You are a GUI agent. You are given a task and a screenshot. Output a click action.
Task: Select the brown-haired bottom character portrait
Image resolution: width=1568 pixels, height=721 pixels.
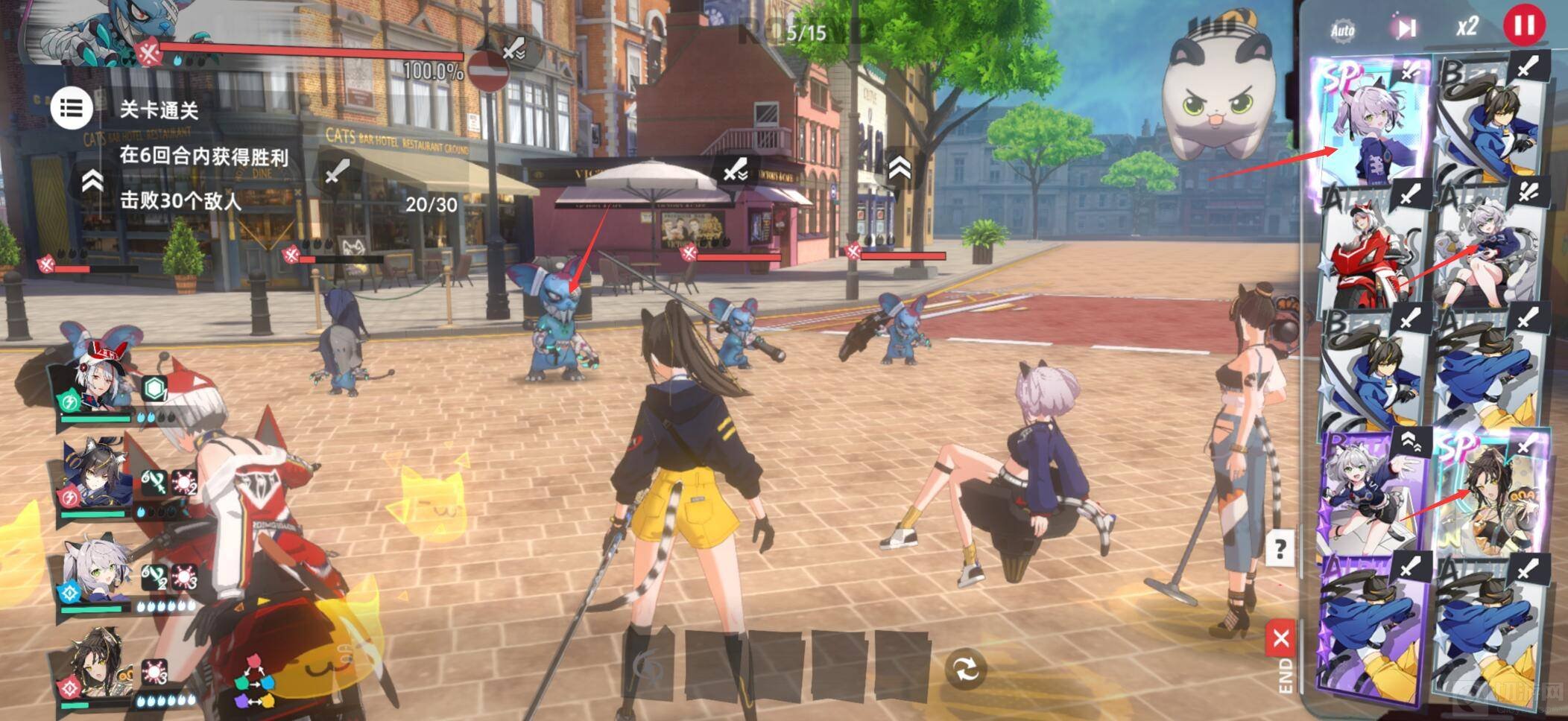click(x=97, y=665)
